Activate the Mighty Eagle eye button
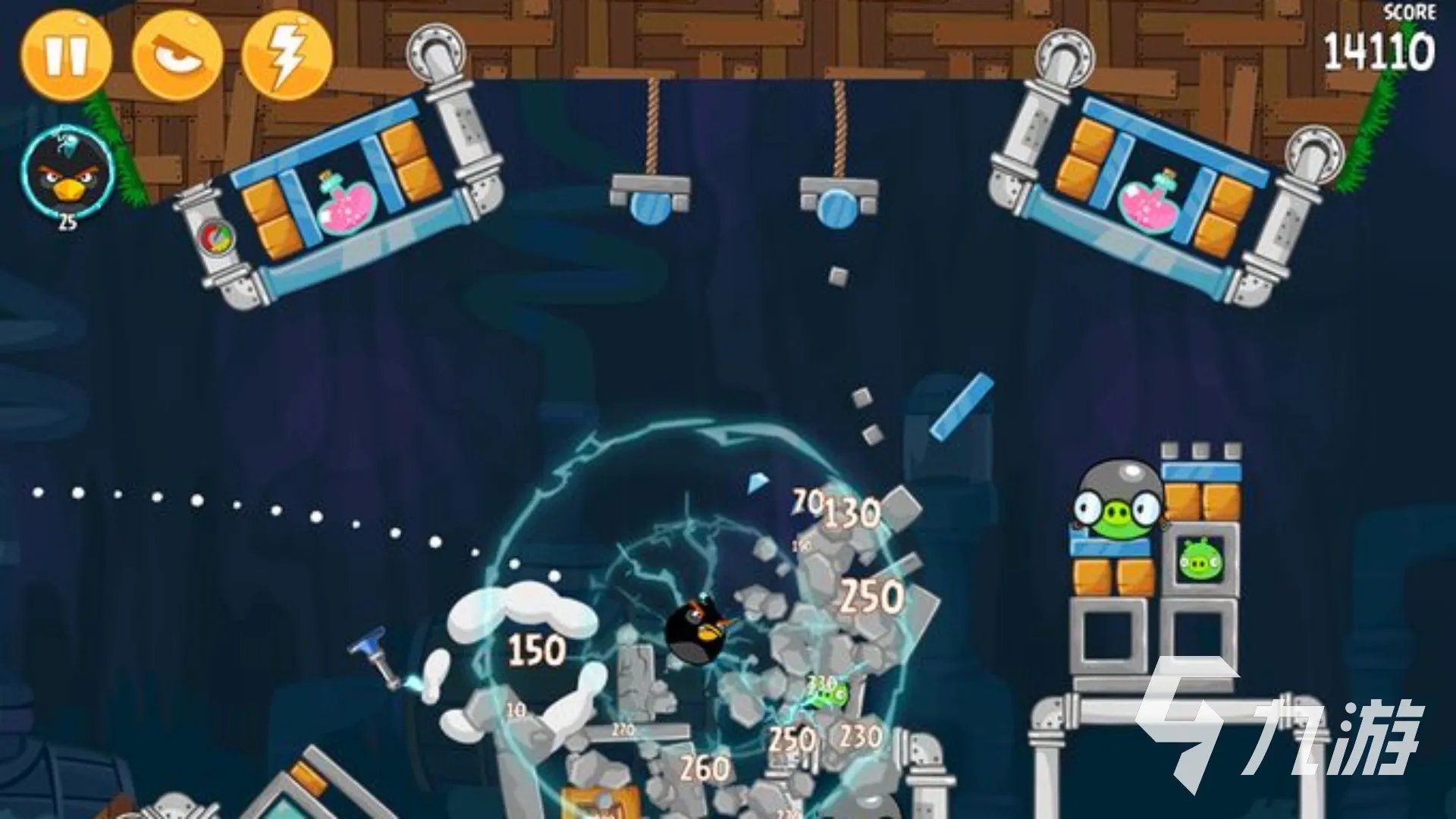 [177, 55]
